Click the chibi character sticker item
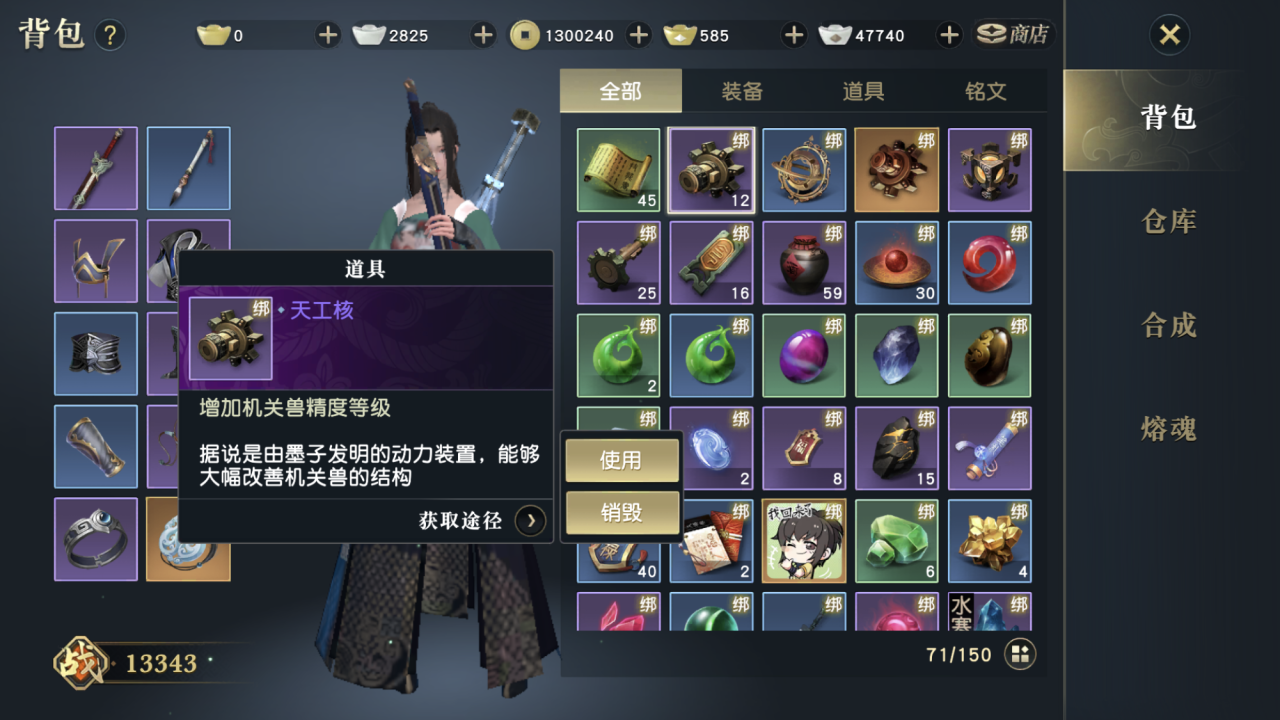 point(804,541)
